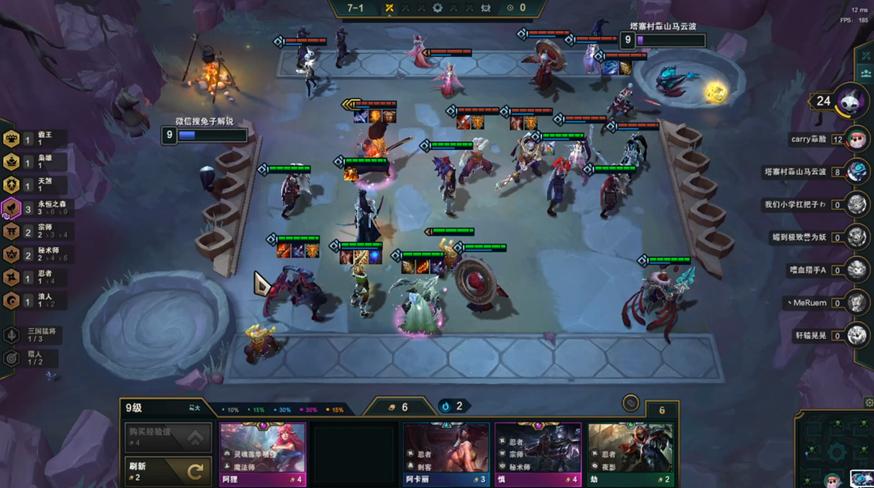Select the 宗师 trait entry
The height and width of the screenshot is (488, 874).
(30, 231)
